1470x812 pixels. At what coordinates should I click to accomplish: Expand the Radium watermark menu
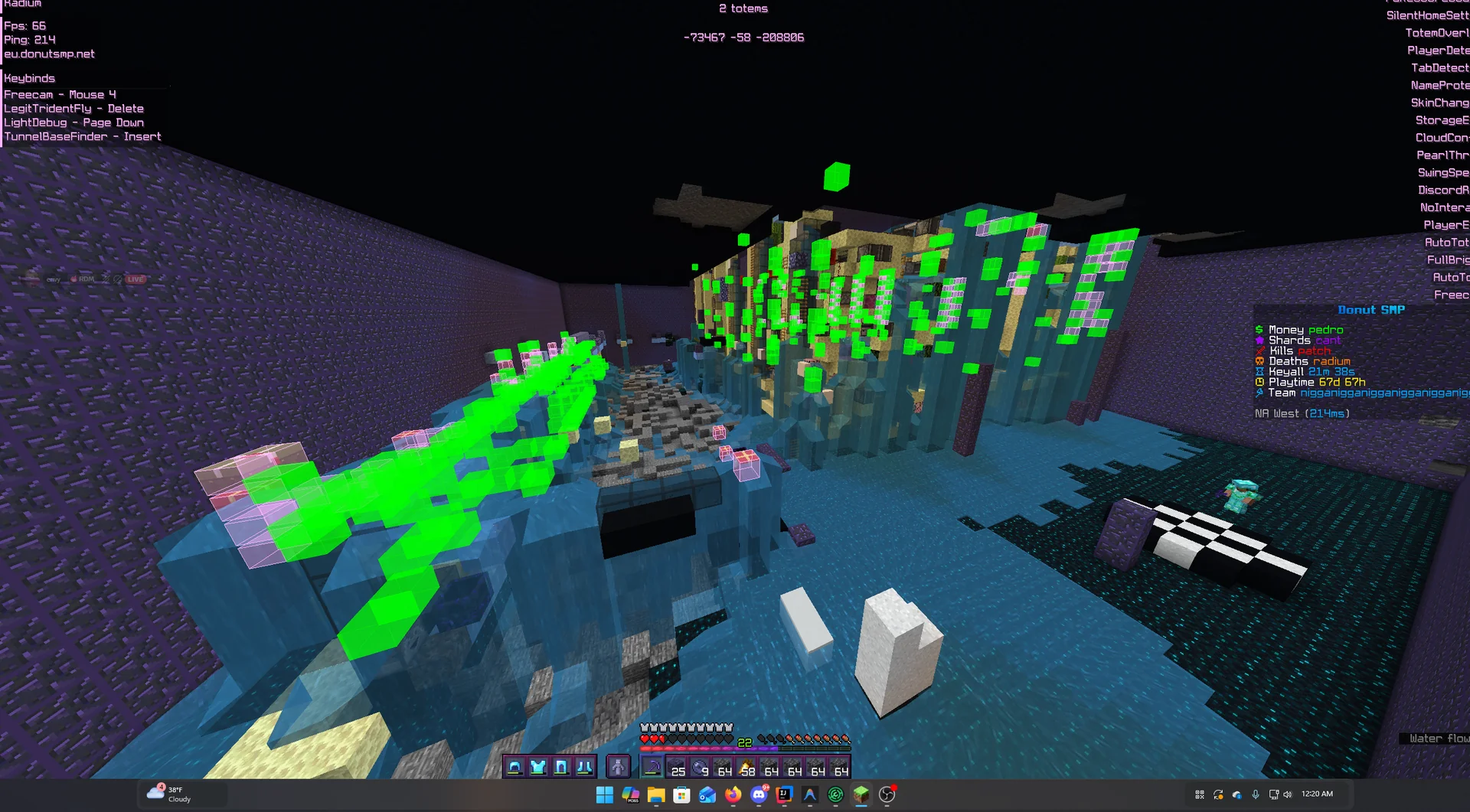click(x=21, y=4)
